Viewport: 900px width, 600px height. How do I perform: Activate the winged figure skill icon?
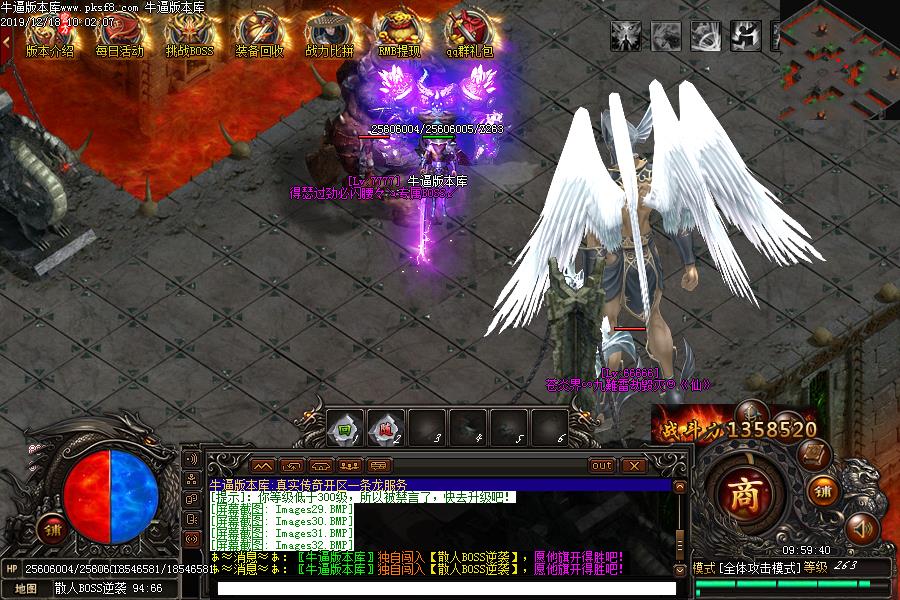click(x=626, y=36)
